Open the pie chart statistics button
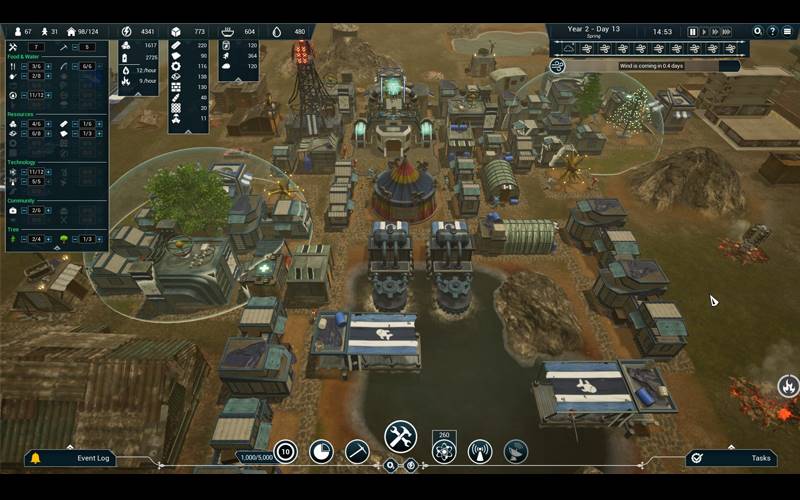Screen dimensions: 800x500 (321, 451)
